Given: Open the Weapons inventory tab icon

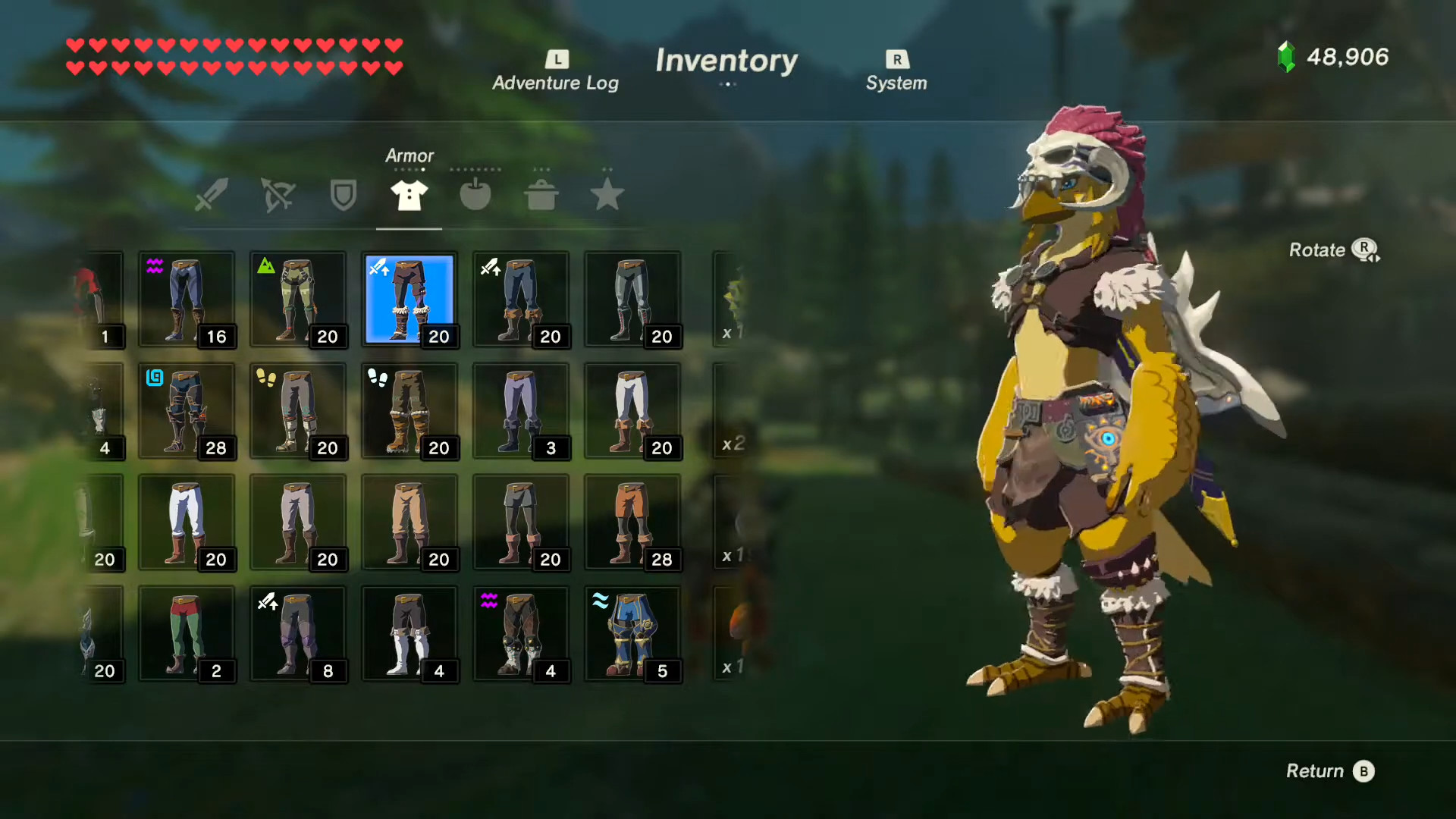Looking at the screenshot, I should (211, 195).
